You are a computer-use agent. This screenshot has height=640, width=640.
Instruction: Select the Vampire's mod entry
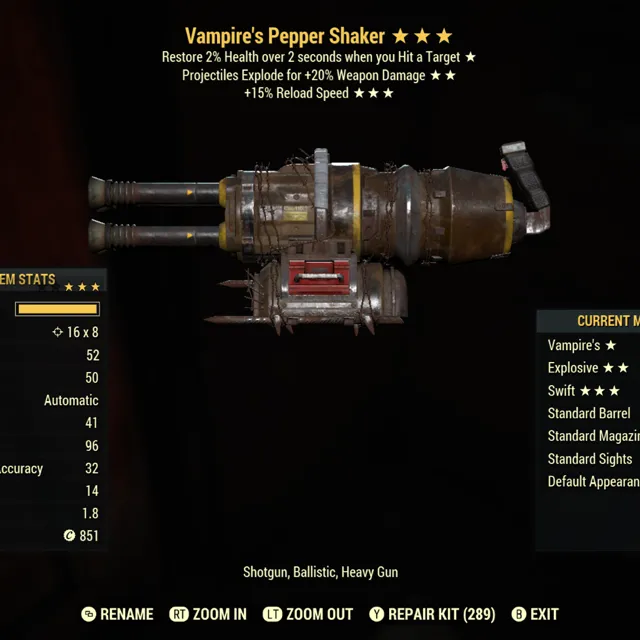coord(582,345)
